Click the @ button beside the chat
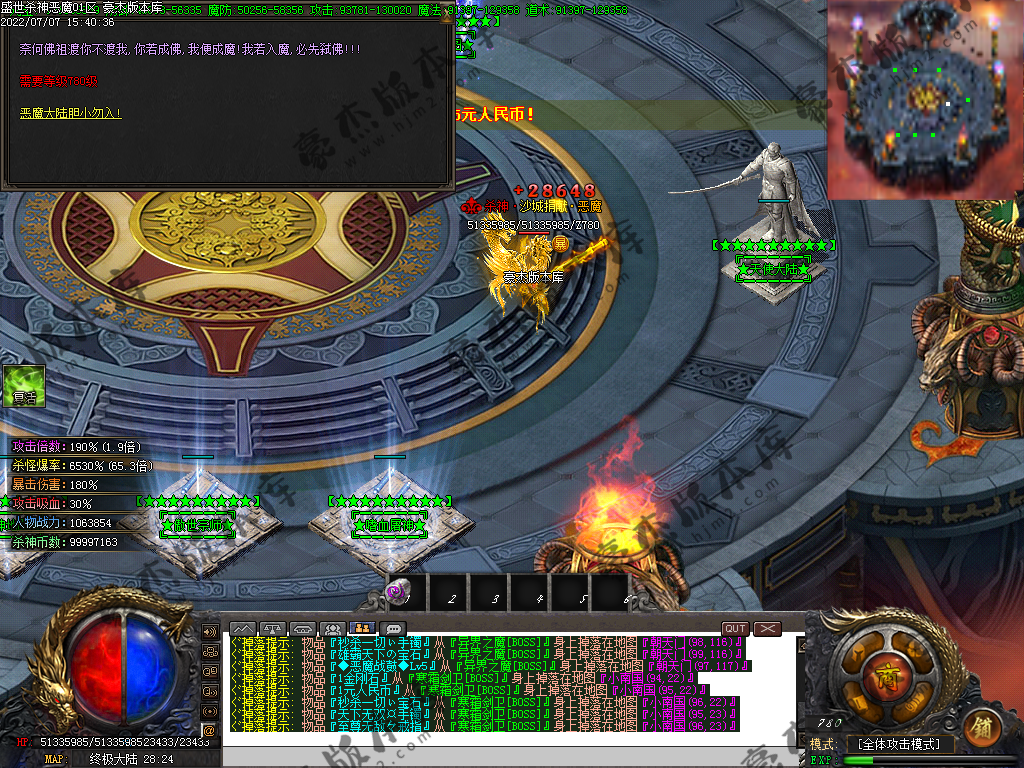This screenshot has width=1024, height=768. [x=210, y=731]
